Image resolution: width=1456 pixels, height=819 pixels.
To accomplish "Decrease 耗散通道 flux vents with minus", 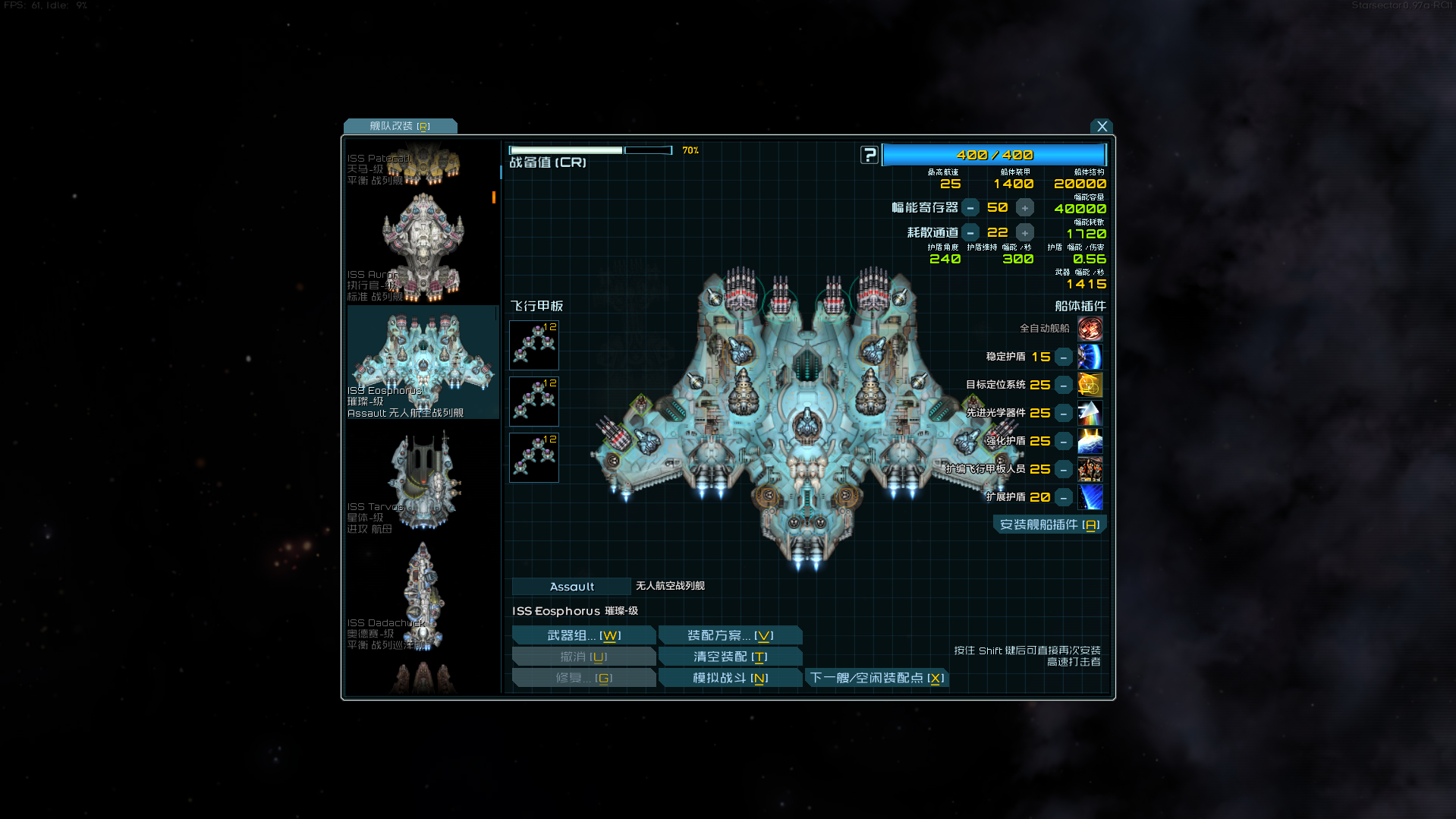I will (x=970, y=233).
